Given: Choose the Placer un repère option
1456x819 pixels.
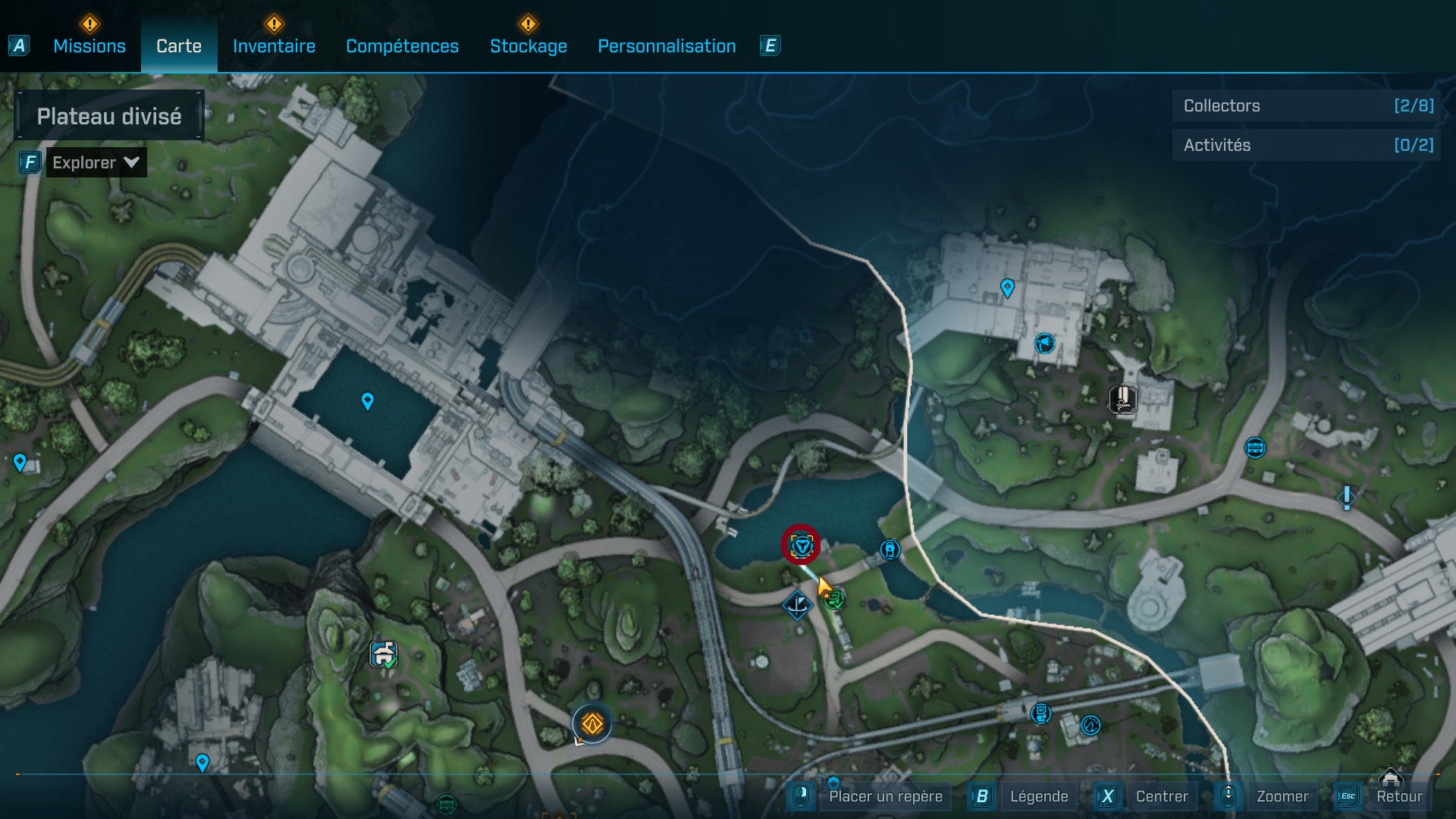Looking at the screenshot, I should (x=885, y=796).
